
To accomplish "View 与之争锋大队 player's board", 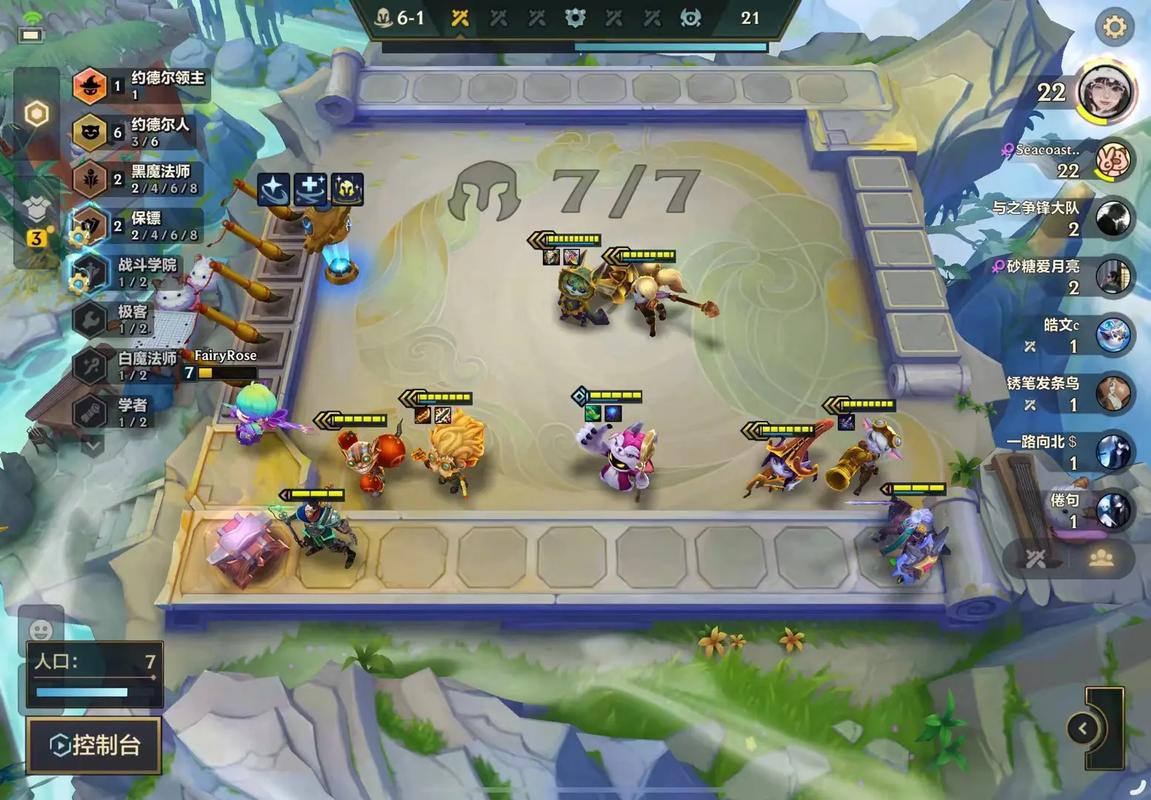I will pos(1113,218).
